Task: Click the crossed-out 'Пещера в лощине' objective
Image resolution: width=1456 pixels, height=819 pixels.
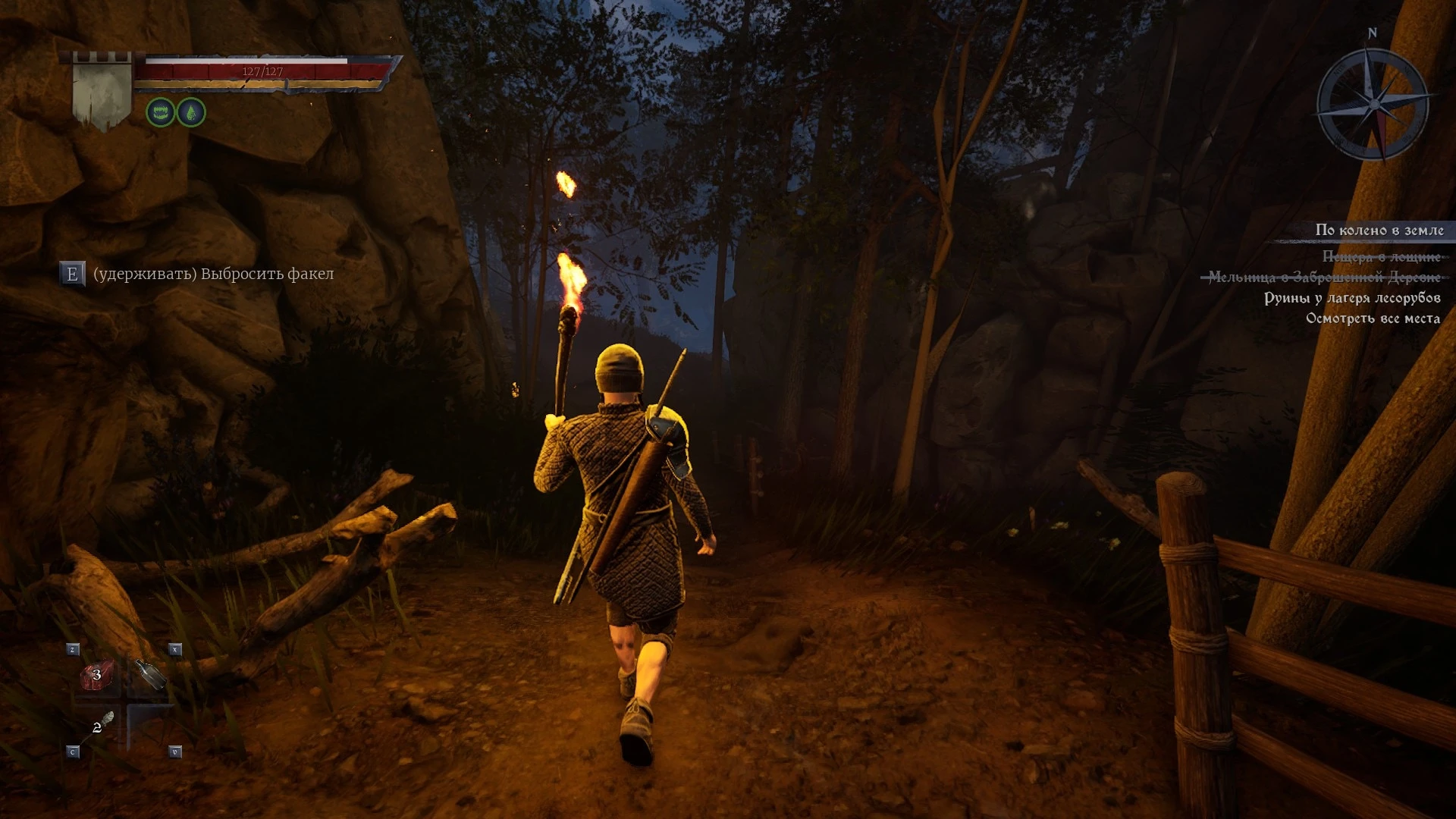Action: [x=1380, y=257]
